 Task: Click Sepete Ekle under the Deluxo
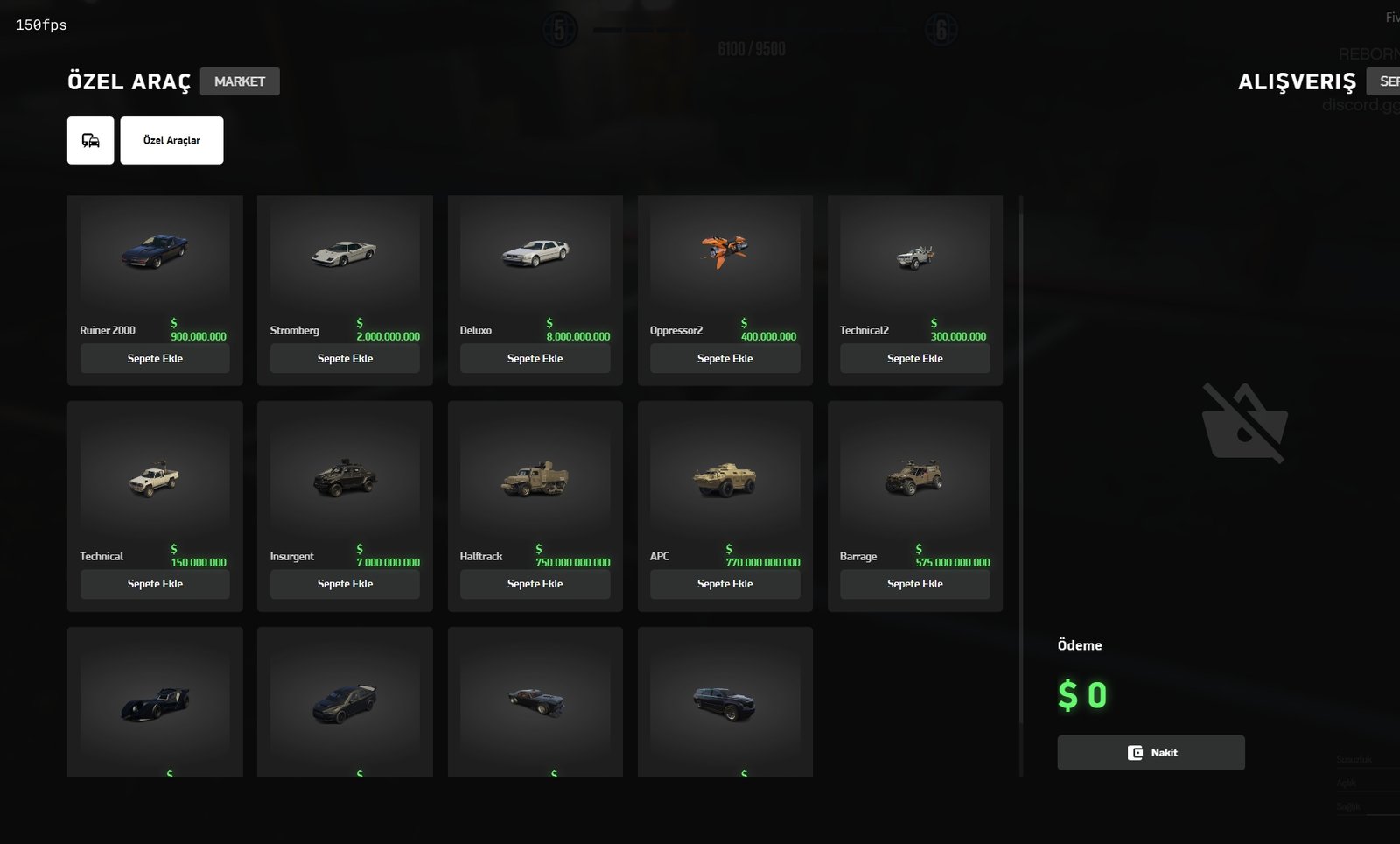pos(535,358)
